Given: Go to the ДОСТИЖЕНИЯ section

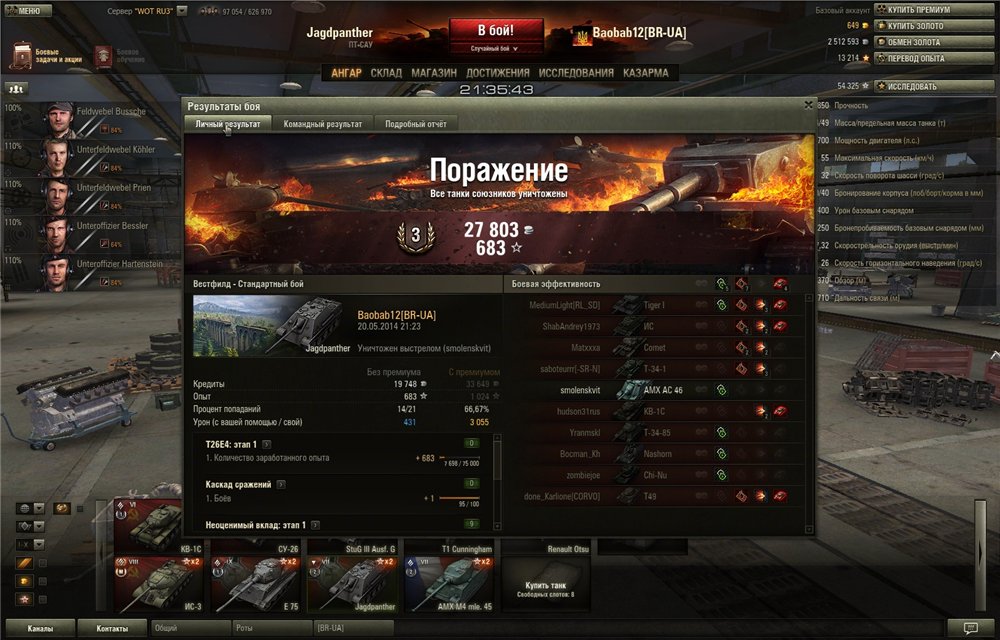Looking at the screenshot, I should [x=498, y=73].
